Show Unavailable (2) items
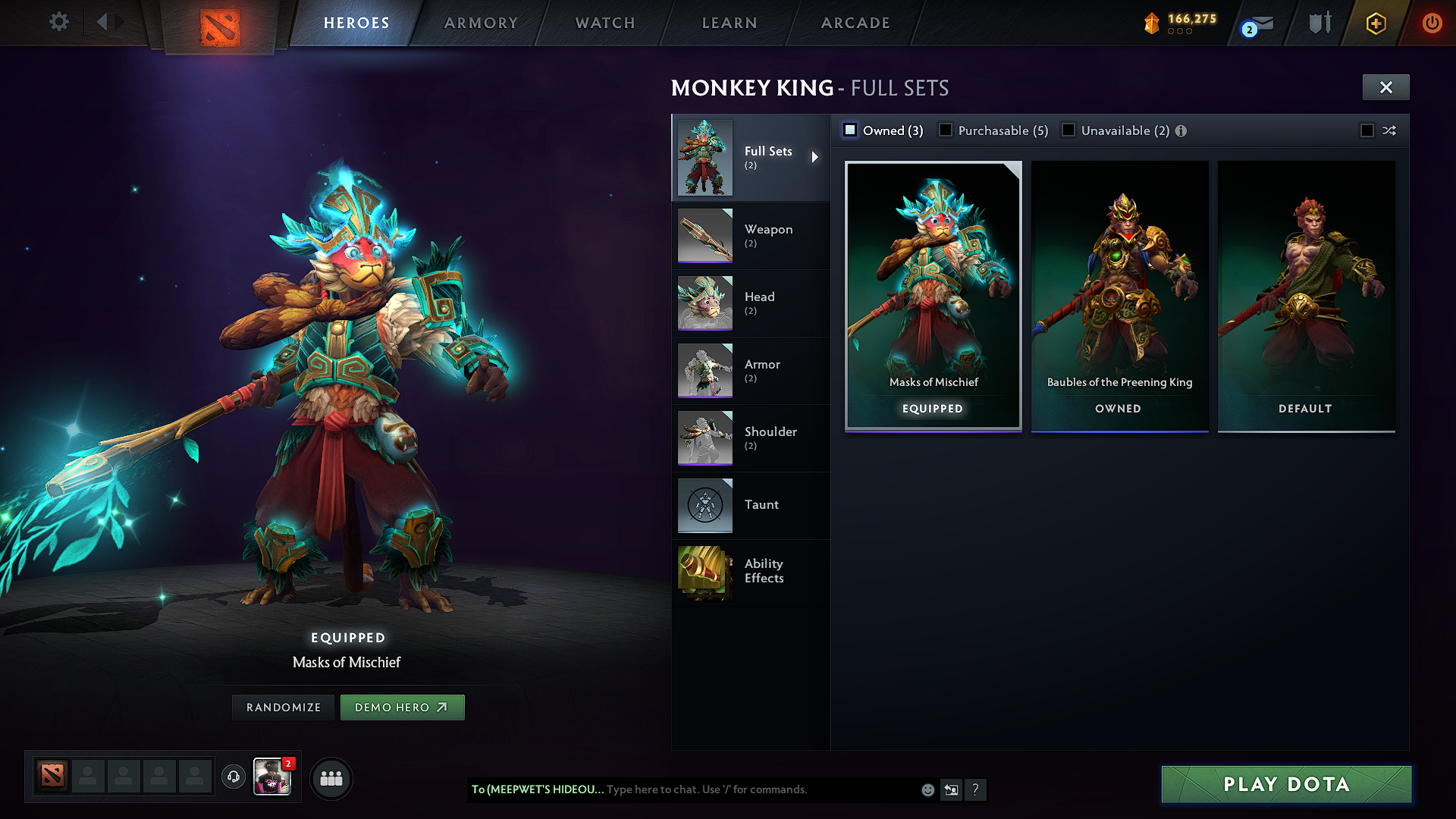 [x=1068, y=130]
